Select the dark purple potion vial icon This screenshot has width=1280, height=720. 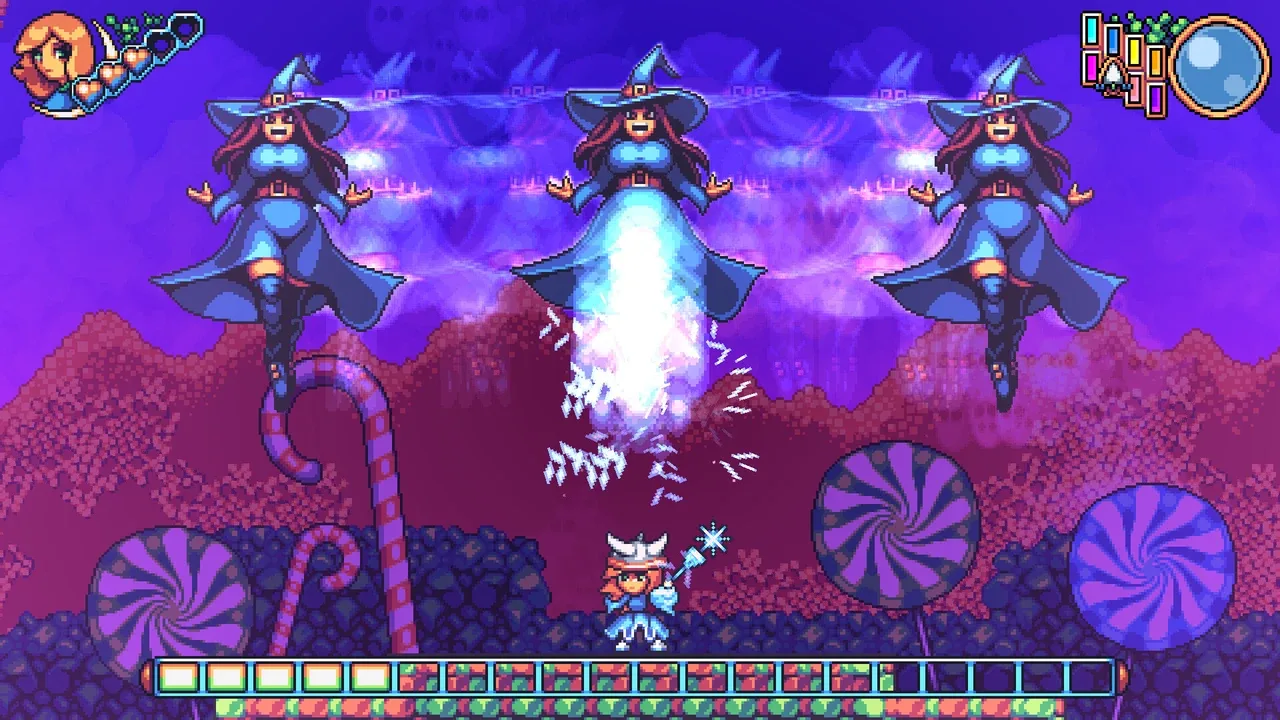pos(1156,100)
